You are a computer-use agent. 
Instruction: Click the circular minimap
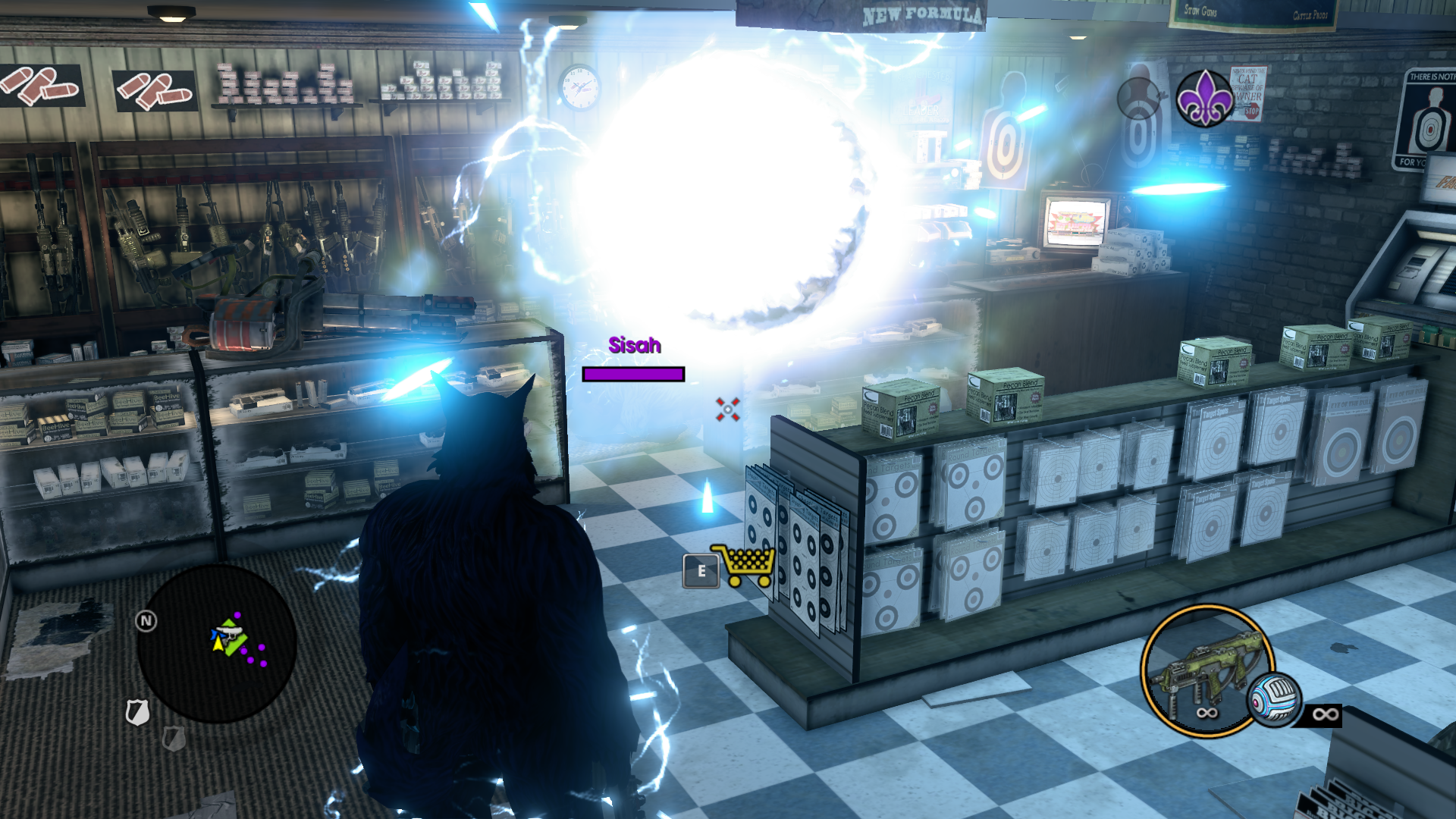216,643
